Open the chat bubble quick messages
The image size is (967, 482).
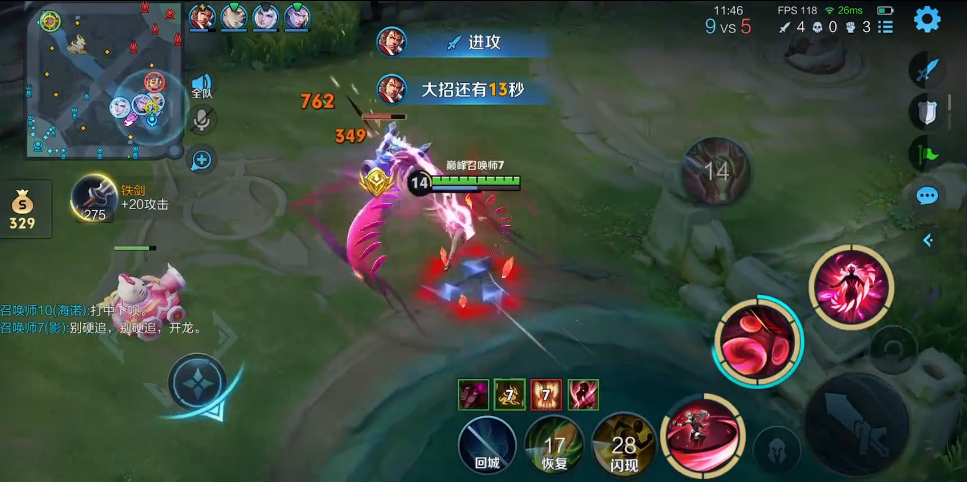click(927, 196)
